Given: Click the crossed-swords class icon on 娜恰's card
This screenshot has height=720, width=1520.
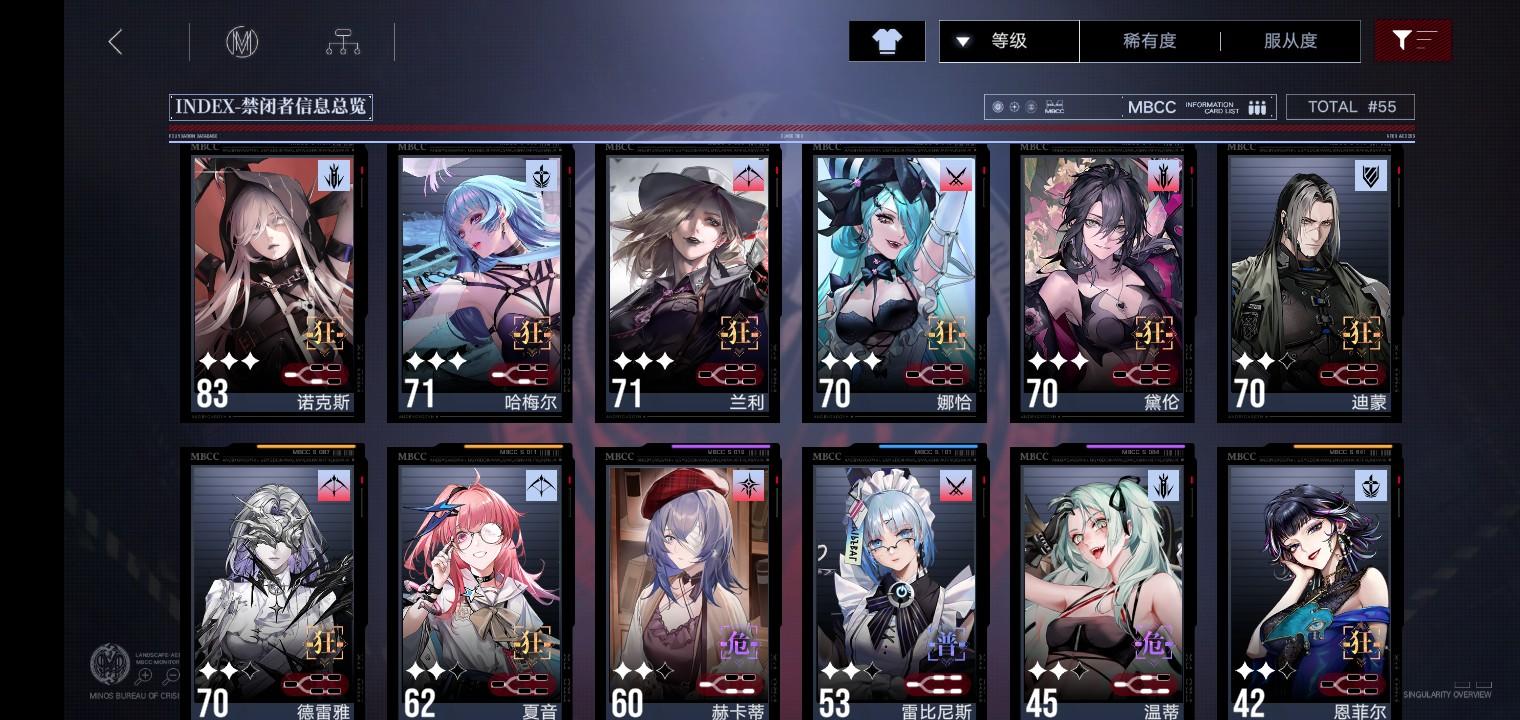Looking at the screenshot, I should tap(955, 176).
